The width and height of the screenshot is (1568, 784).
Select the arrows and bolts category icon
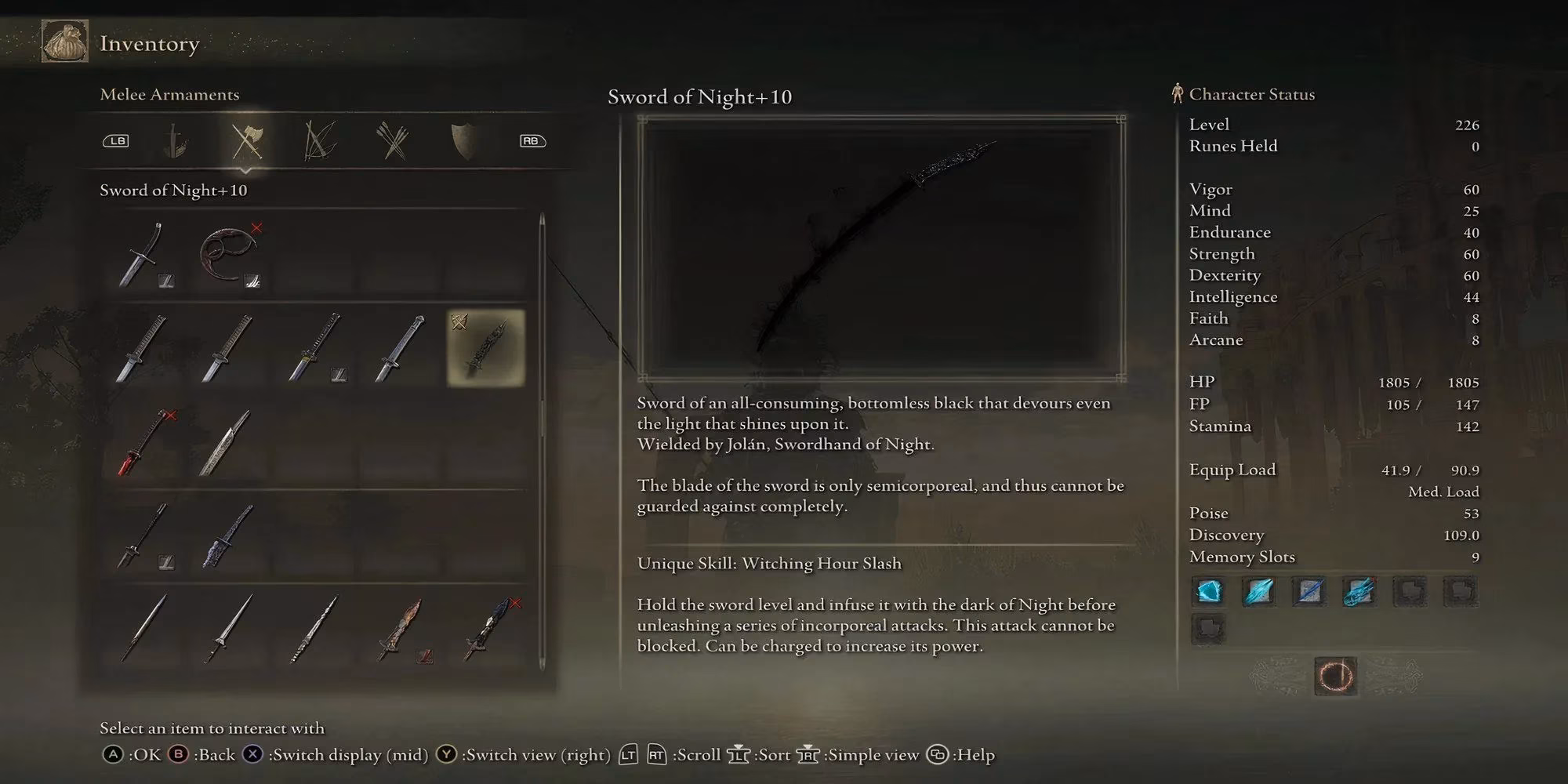pyautogui.click(x=392, y=140)
